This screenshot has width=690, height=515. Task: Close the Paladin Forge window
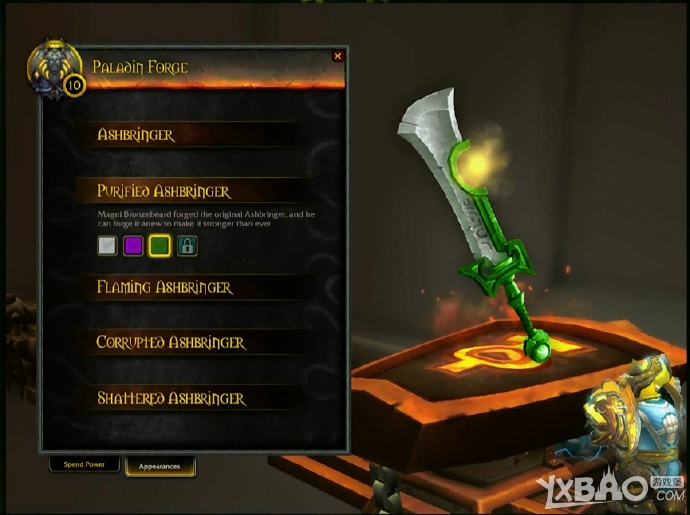(x=337, y=57)
